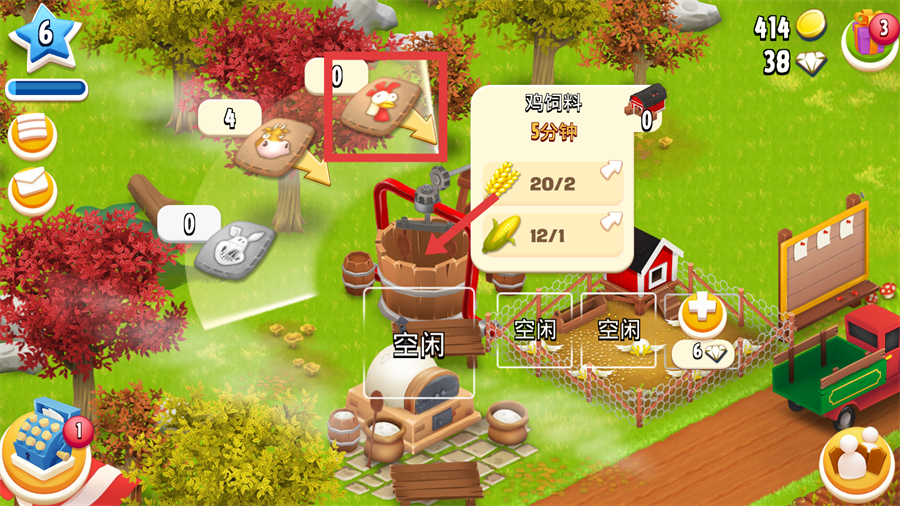Tap the arrow beside wheat 20/2

(x=609, y=173)
